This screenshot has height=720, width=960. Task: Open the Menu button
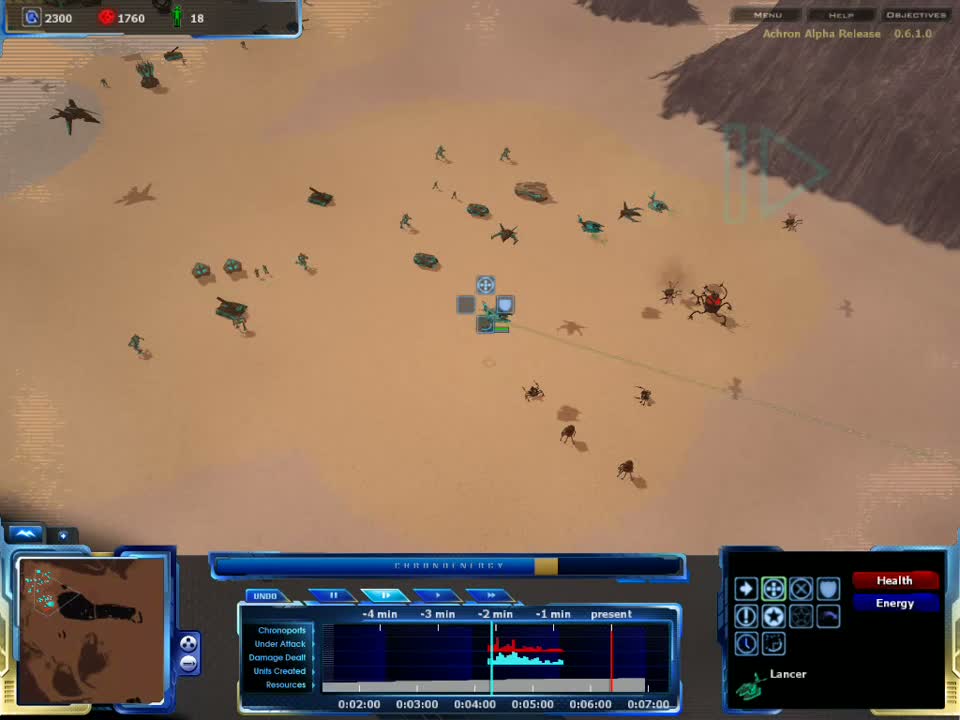[768, 15]
